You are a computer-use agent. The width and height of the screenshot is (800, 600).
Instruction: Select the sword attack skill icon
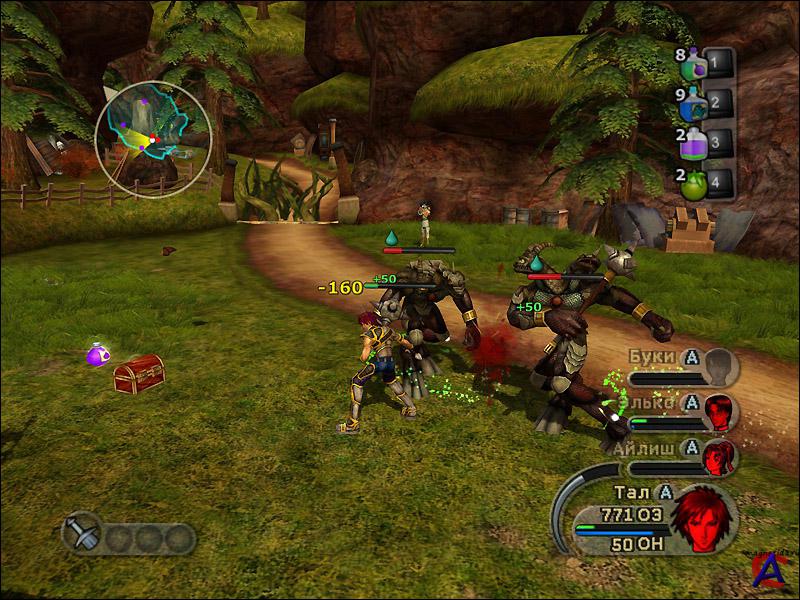click(81, 532)
